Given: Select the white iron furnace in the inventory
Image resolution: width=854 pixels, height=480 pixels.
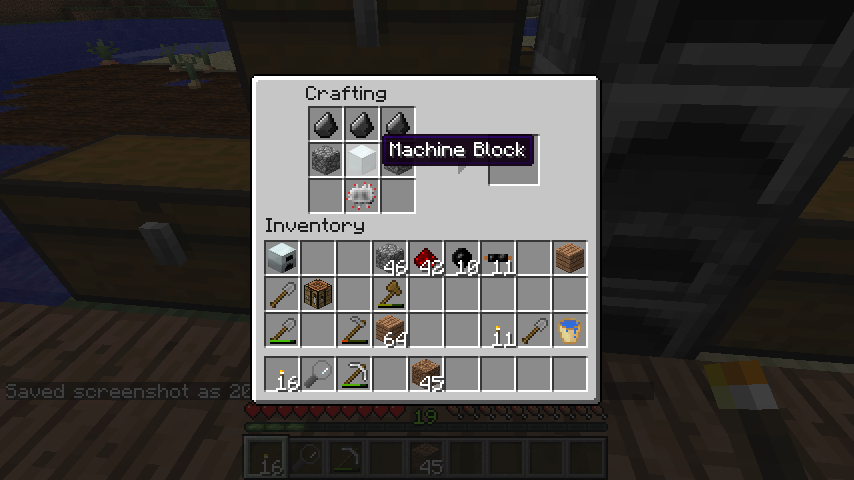Looking at the screenshot, I should tap(282, 258).
